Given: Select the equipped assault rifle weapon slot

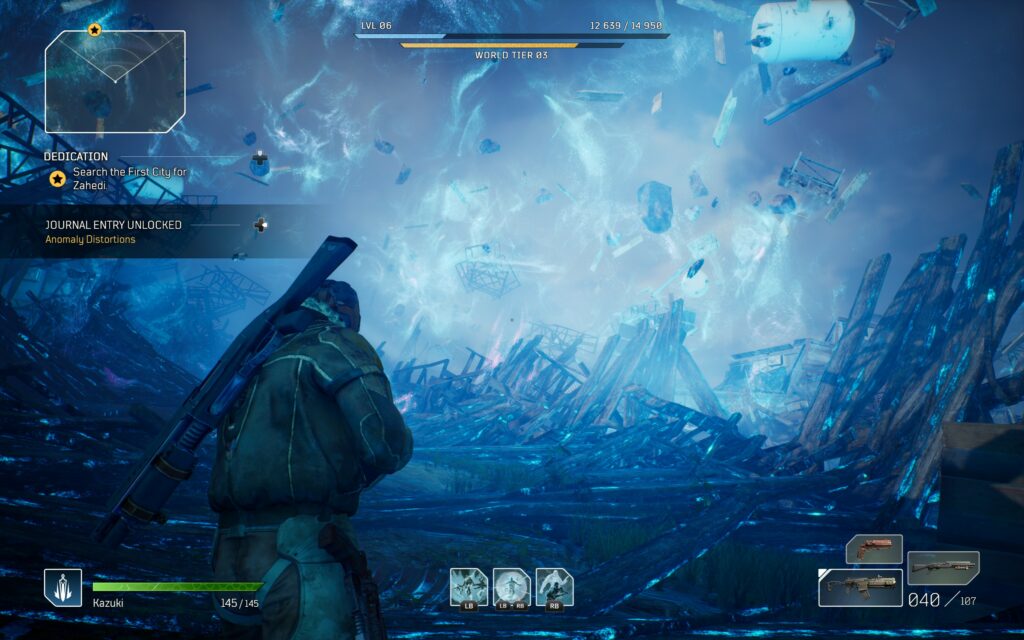Looking at the screenshot, I should click(860, 588).
